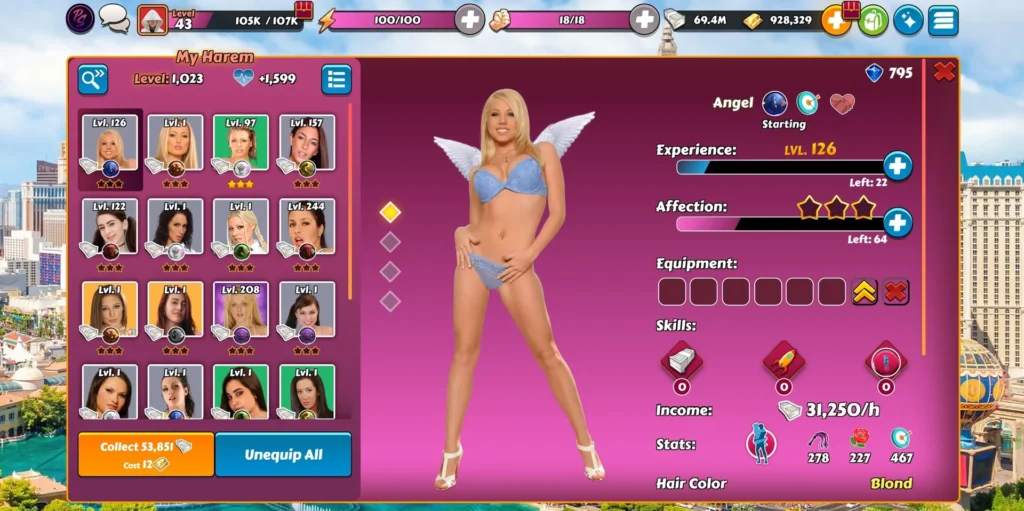This screenshot has width=1024, height=511.
Task: Click the Unequip All button
Action: (x=283, y=454)
